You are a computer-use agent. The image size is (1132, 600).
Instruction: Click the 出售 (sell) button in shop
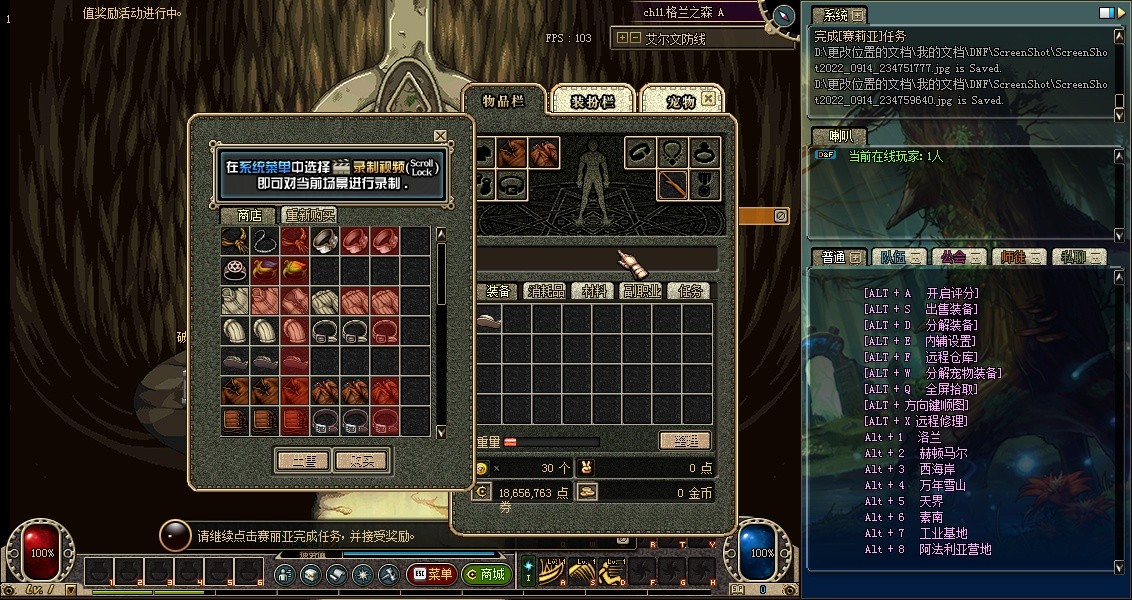pyautogui.click(x=302, y=460)
